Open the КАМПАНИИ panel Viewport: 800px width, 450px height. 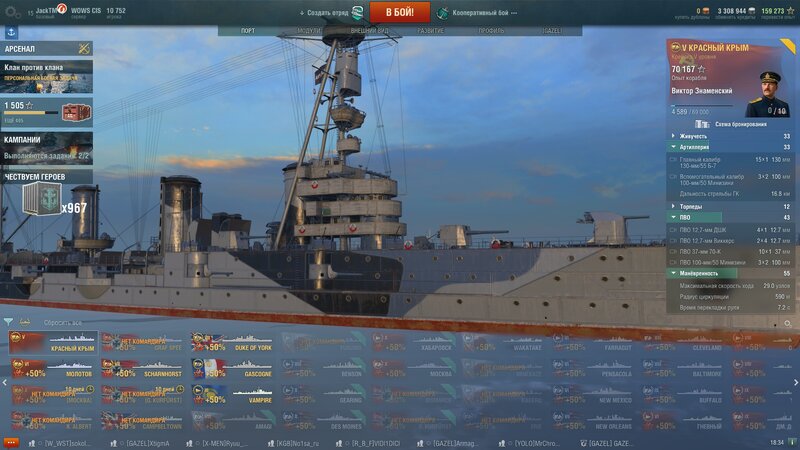pyautogui.click(x=46, y=147)
